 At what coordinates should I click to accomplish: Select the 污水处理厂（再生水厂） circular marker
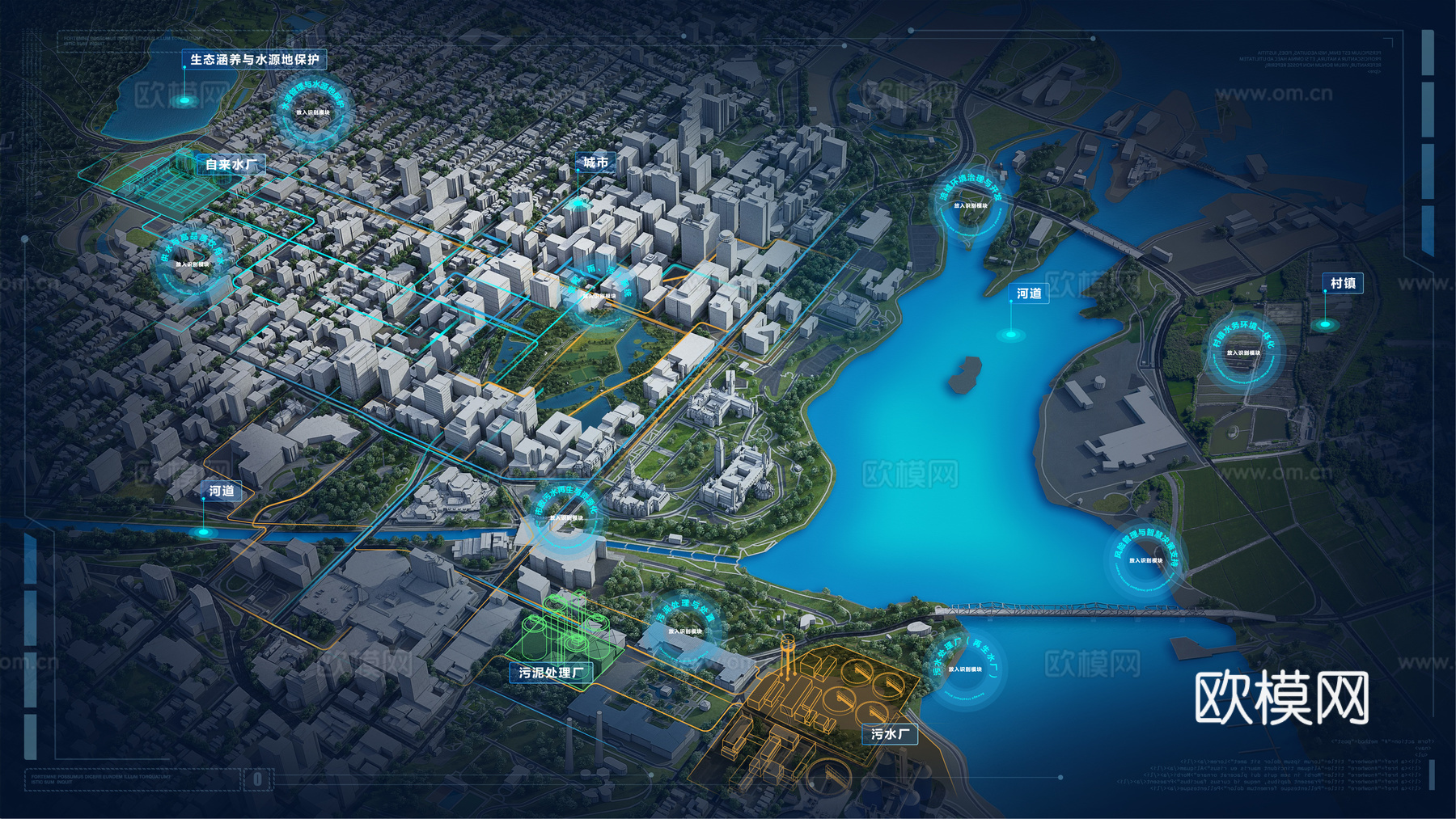965,669
